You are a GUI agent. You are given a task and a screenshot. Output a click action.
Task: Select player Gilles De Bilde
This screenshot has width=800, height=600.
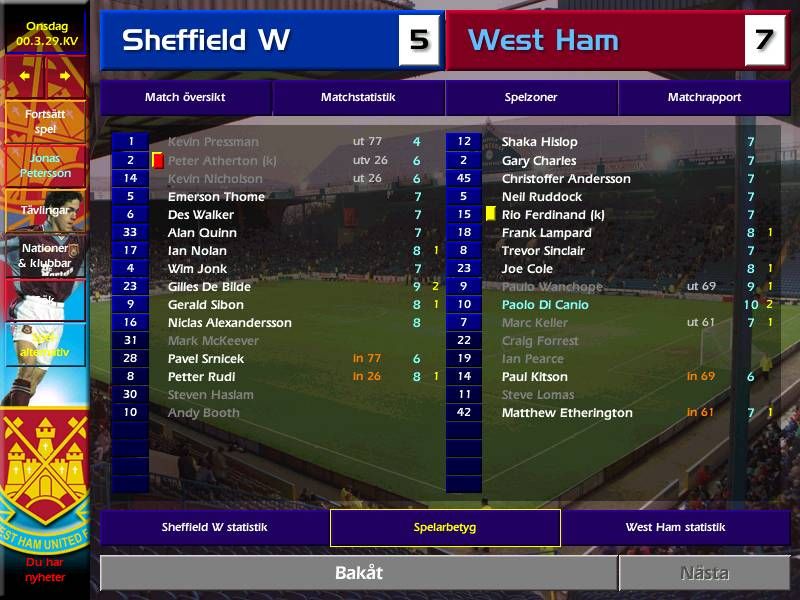coord(209,287)
